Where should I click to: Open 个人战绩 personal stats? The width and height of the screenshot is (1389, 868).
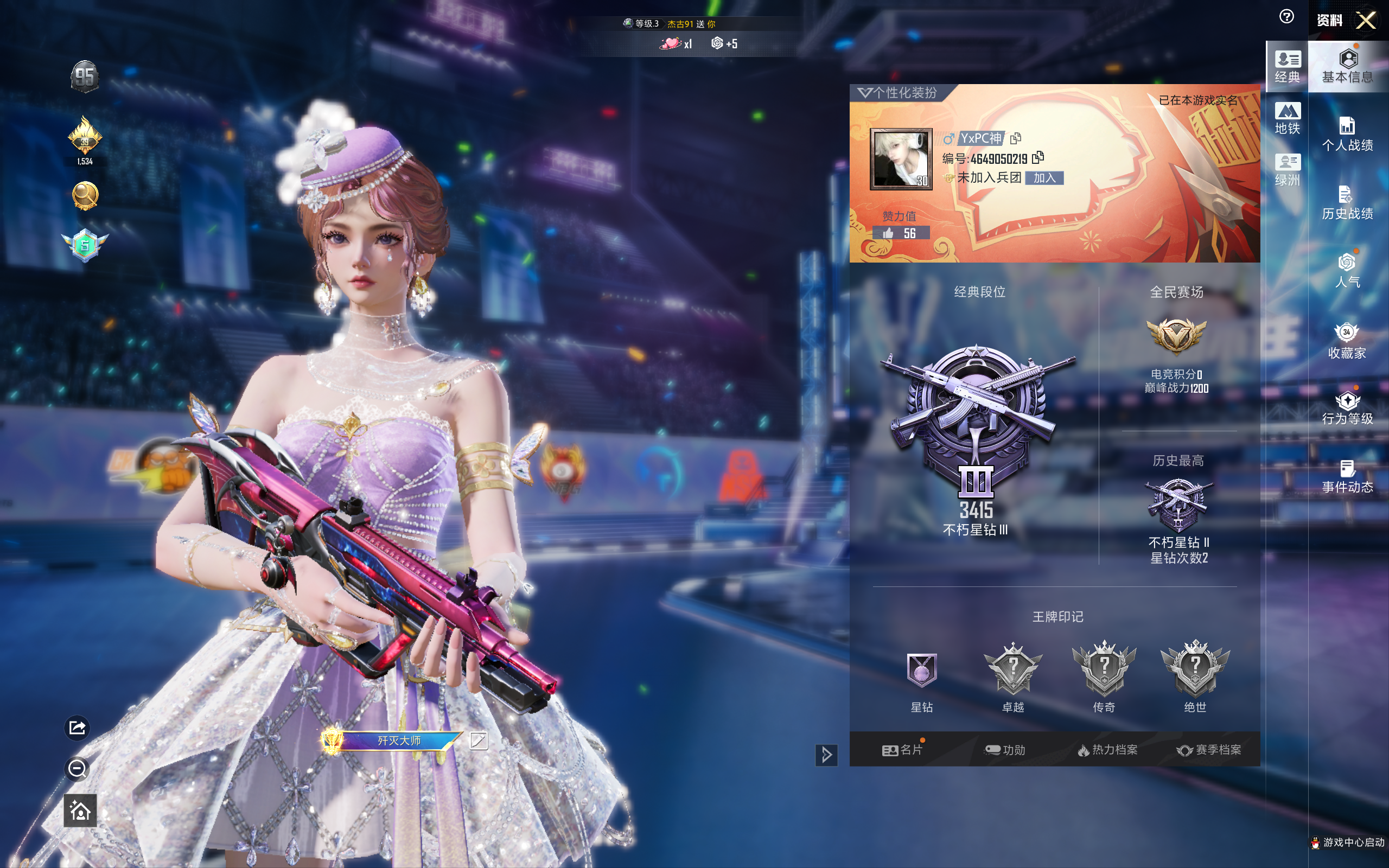tap(1347, 134)
